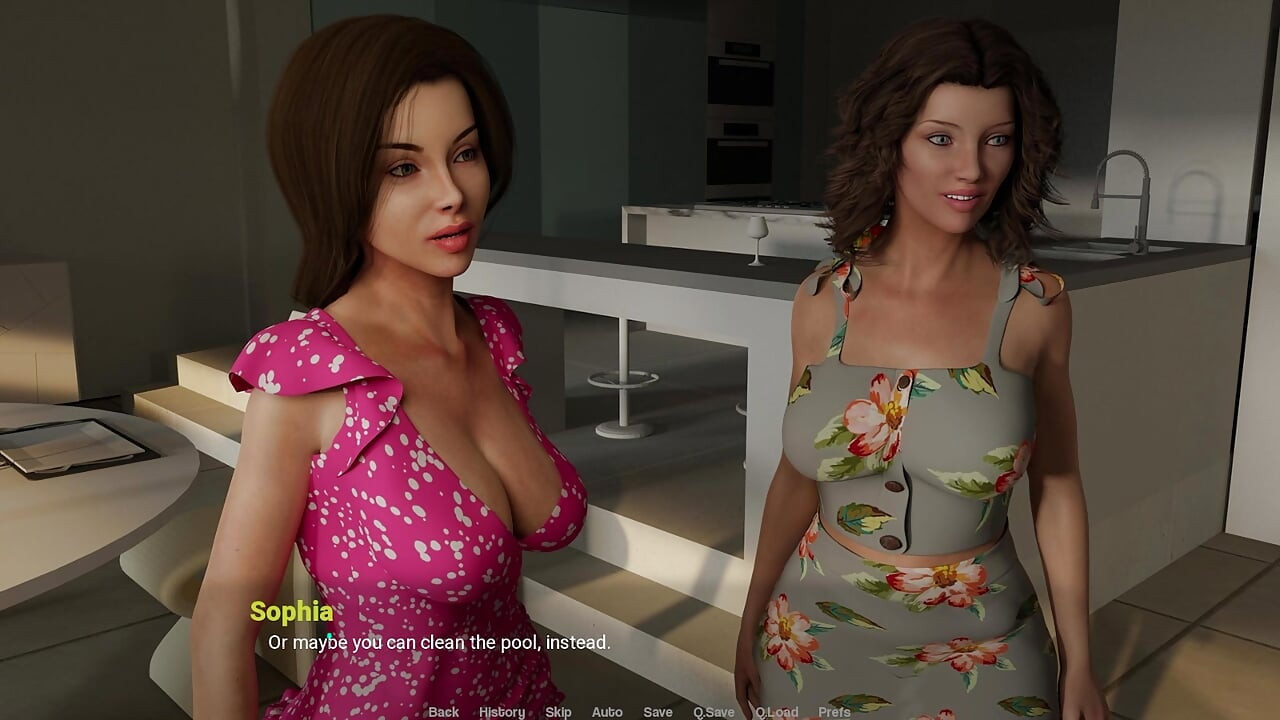The image size is (1280, 720).
Task: Use Q.Load to quick load
Action: [x=776, y=712]
